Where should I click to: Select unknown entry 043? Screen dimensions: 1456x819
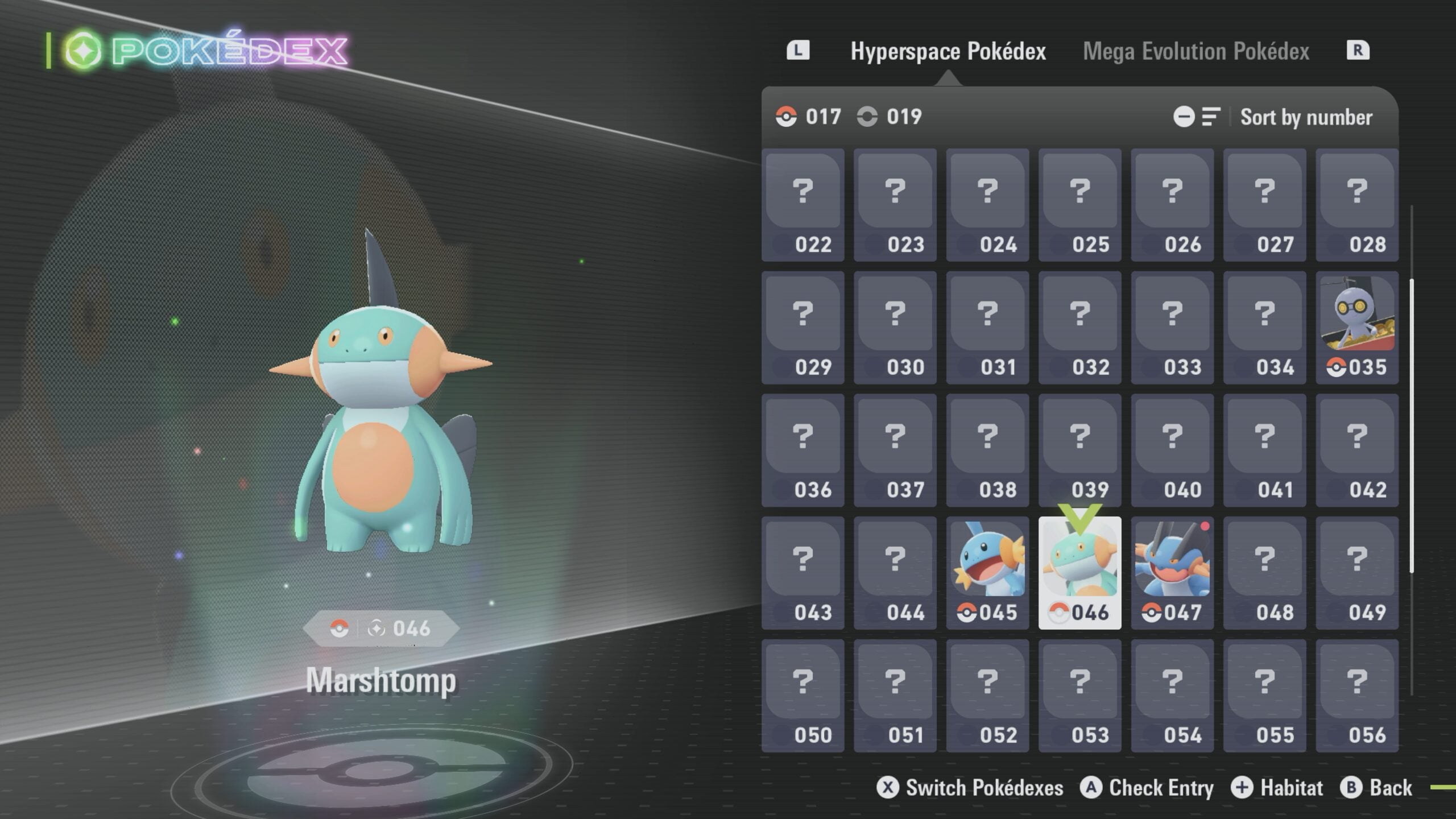[x=803, y=573]
